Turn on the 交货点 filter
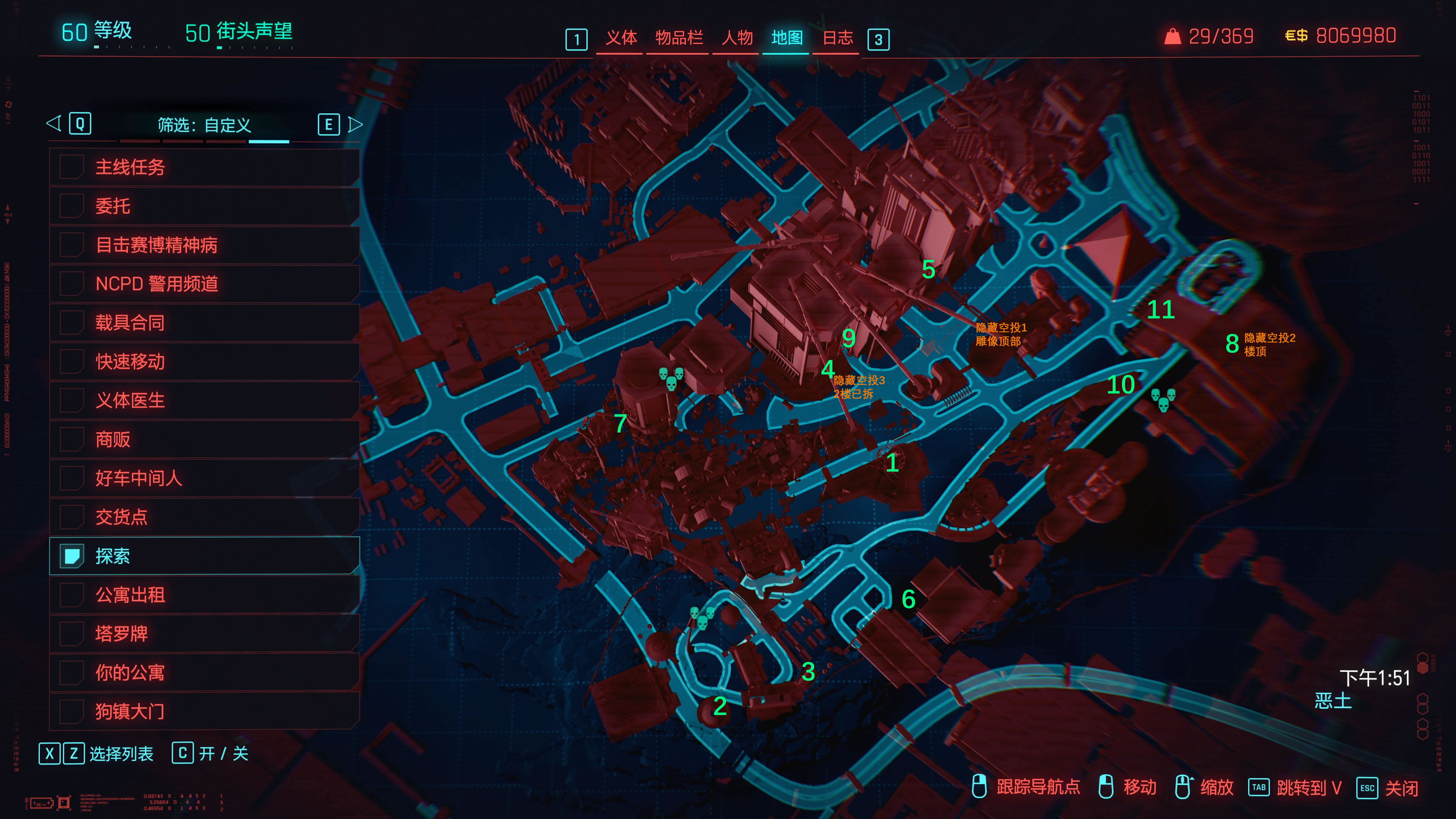 [x=72, y=517]
